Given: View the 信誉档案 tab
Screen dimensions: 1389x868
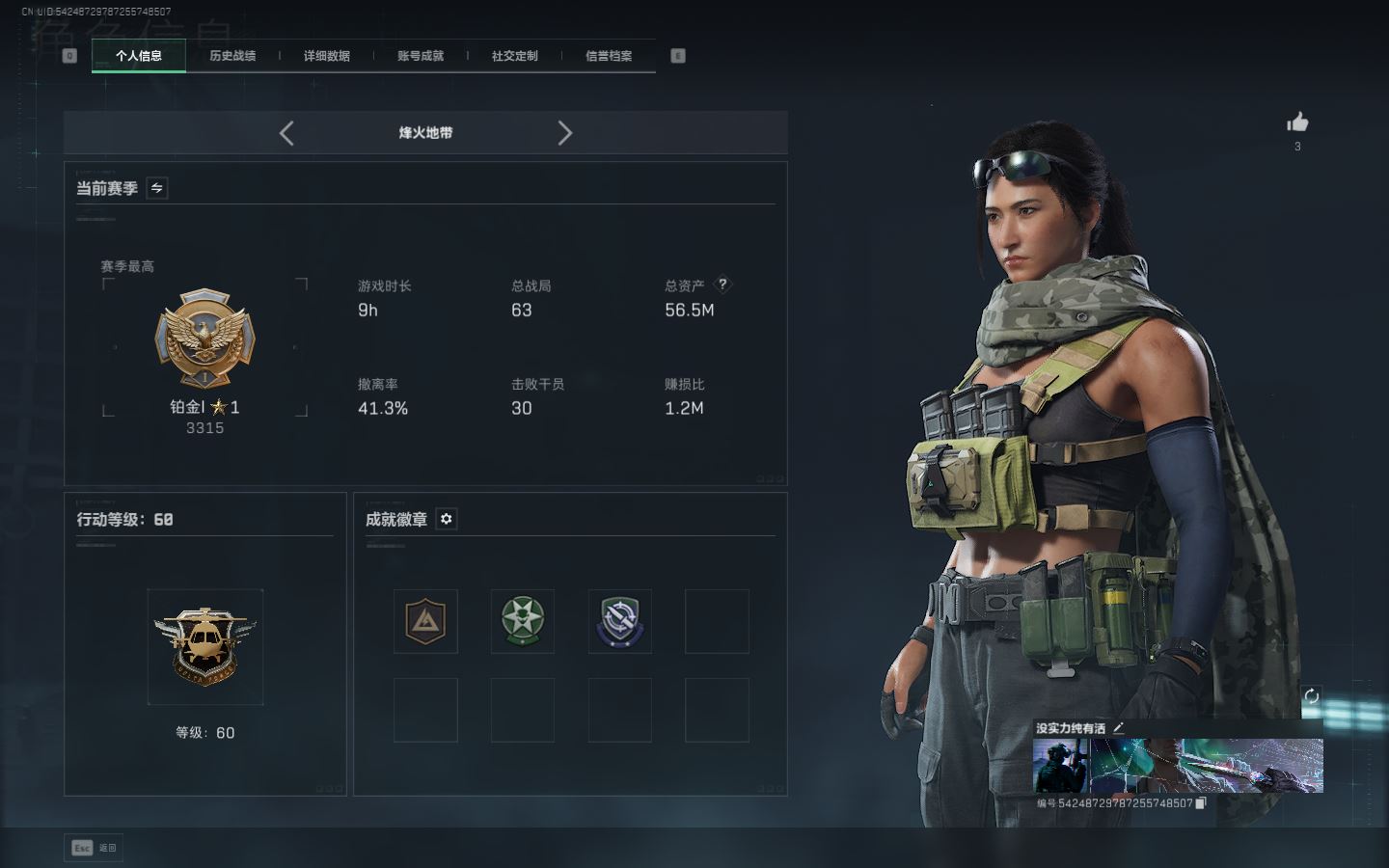Looking at the screenshot, I should 609,56.
